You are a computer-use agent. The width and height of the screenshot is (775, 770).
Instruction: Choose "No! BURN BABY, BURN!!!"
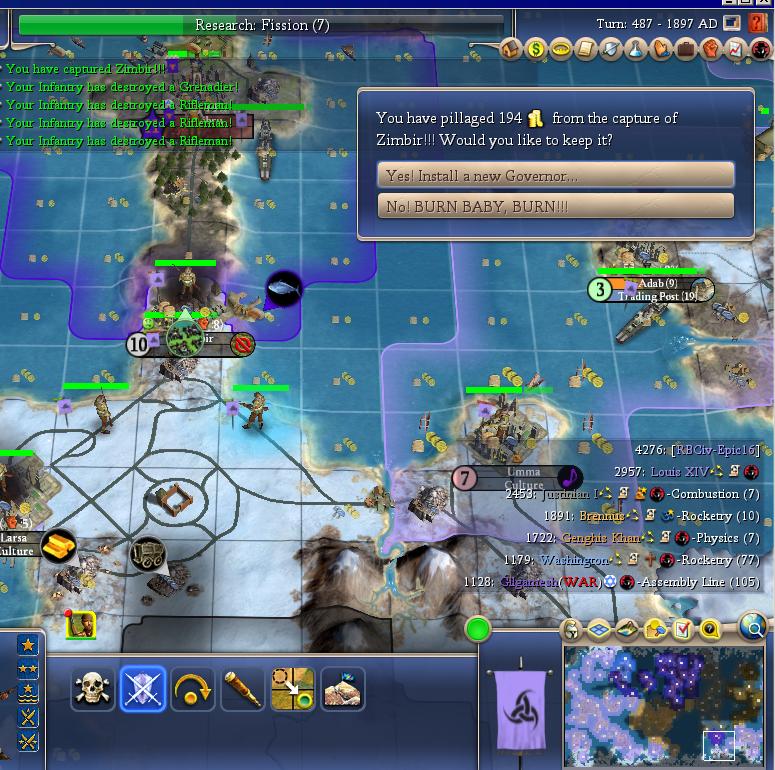tap(555, 206)
